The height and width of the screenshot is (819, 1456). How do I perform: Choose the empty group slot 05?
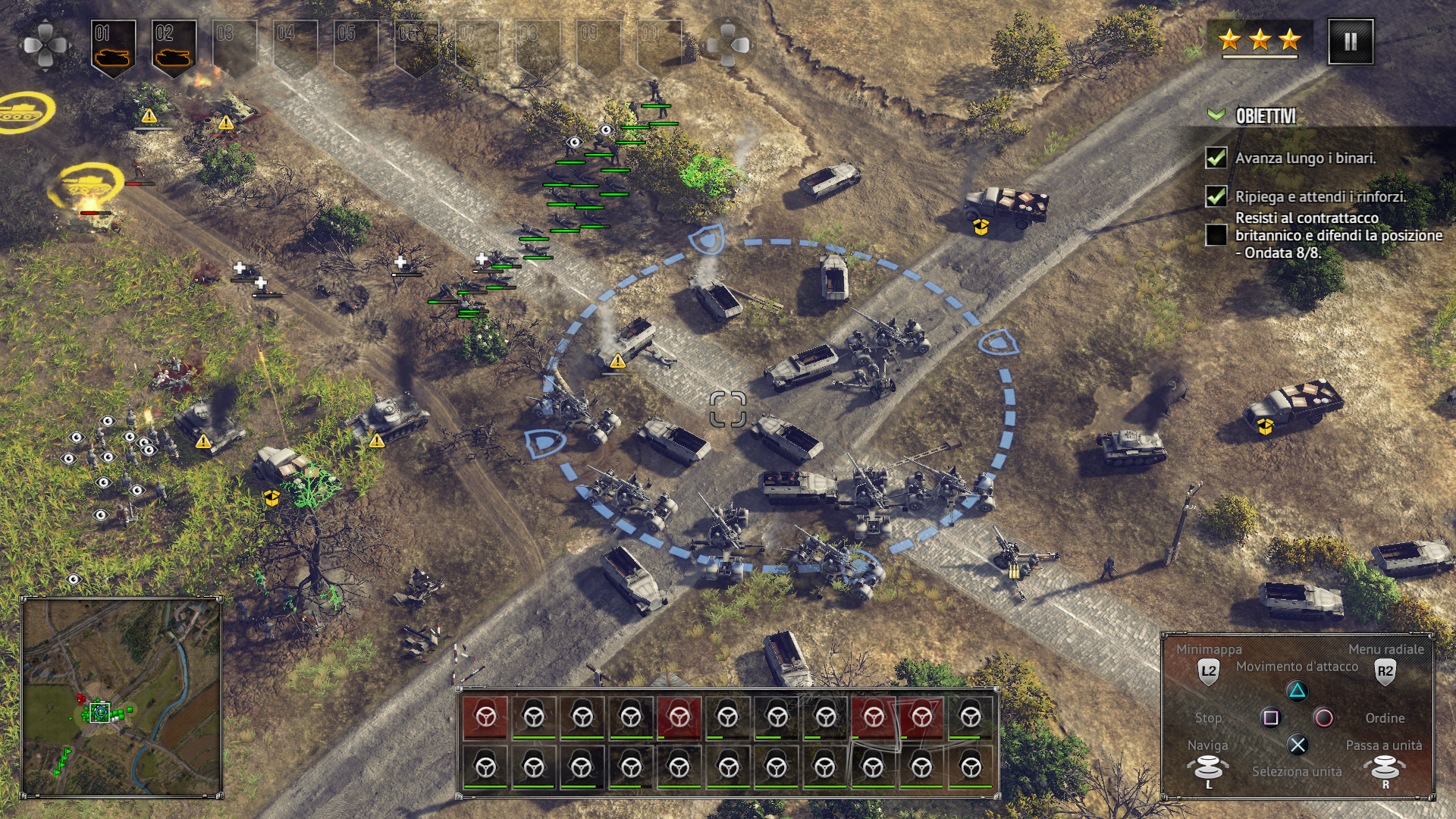(355, 47)
